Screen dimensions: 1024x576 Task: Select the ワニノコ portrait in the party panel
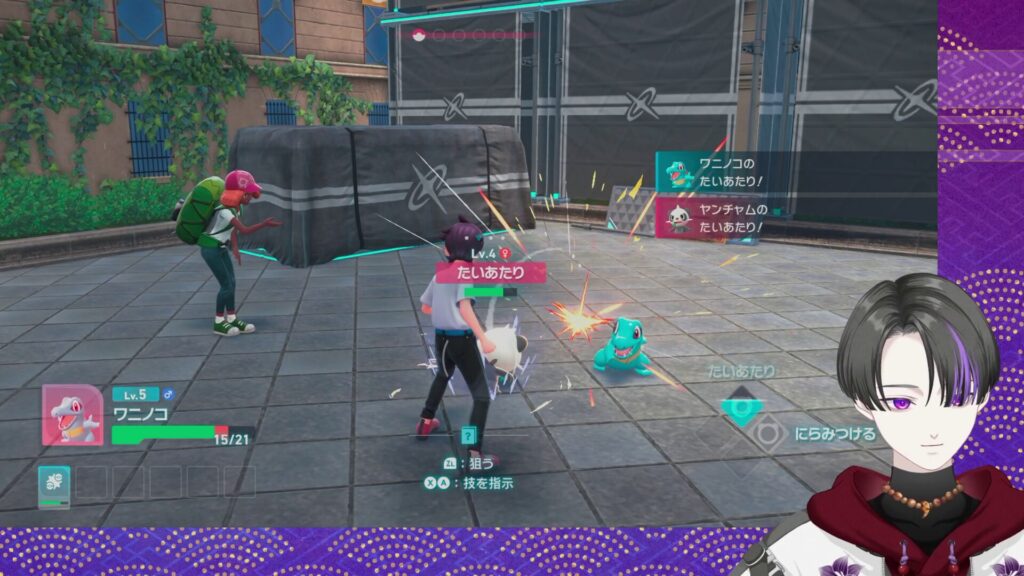pos(72,415)
